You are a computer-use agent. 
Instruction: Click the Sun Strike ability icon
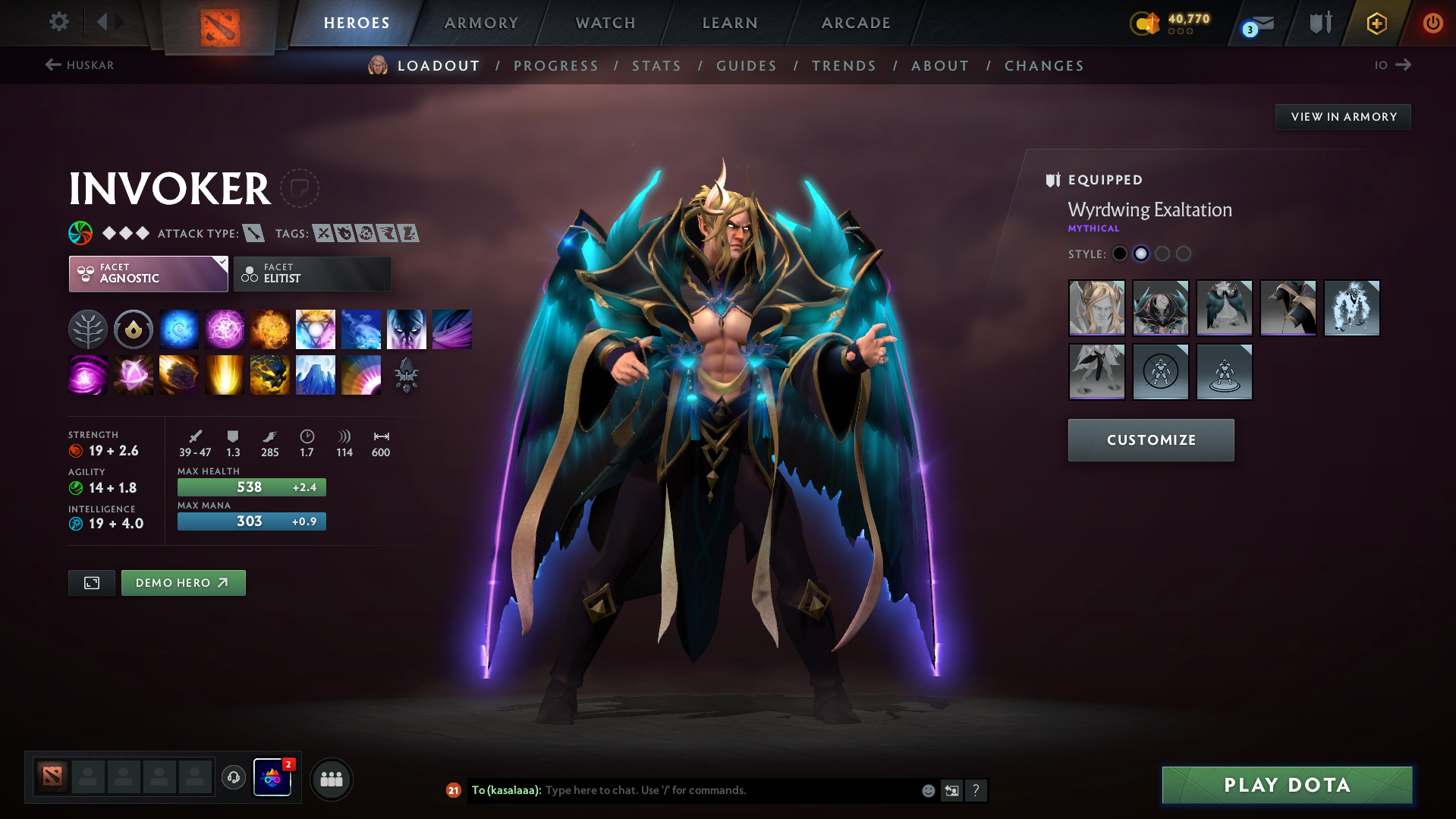point(224,374)
